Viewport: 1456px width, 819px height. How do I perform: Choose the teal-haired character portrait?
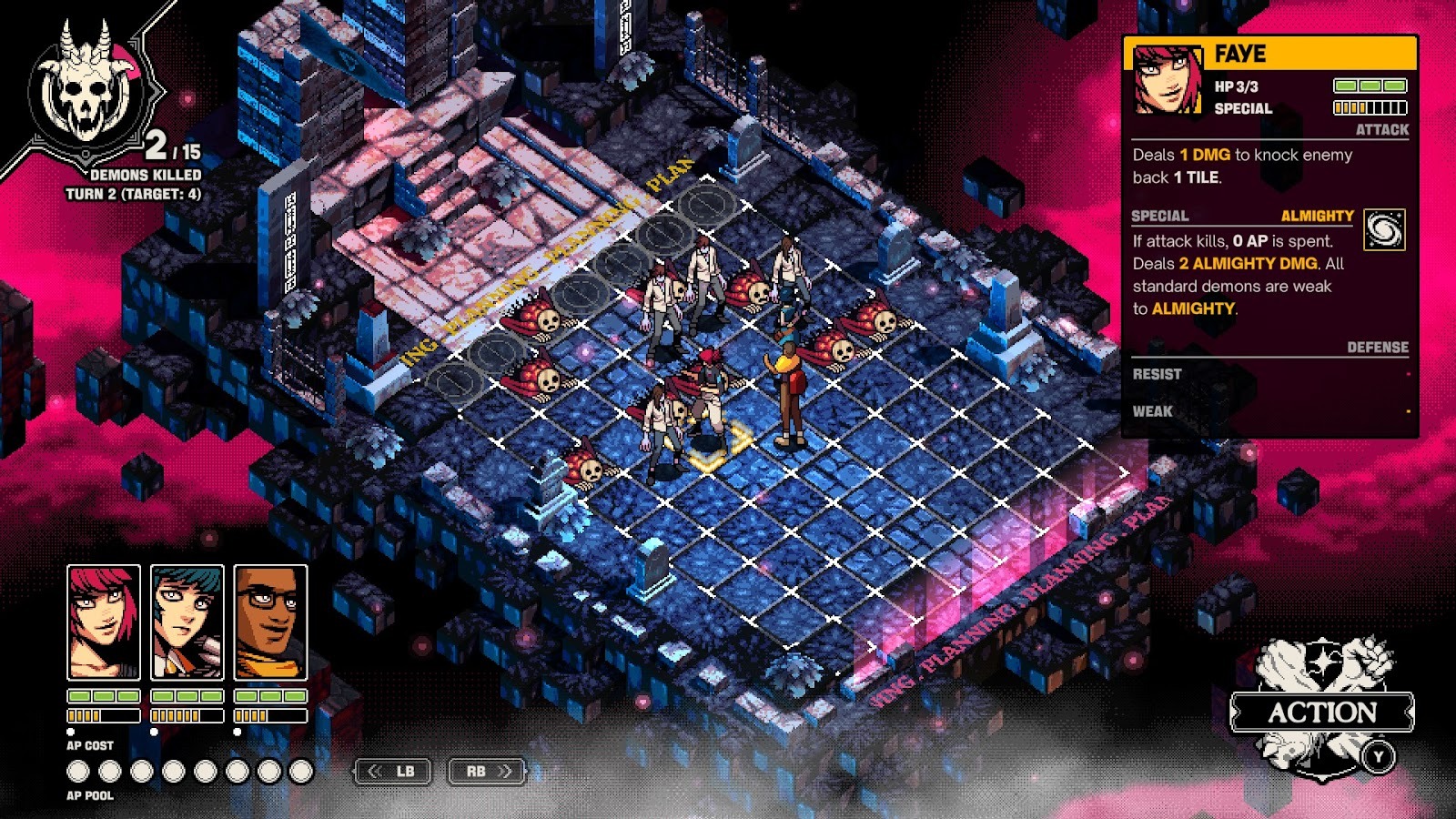[187, 622]
